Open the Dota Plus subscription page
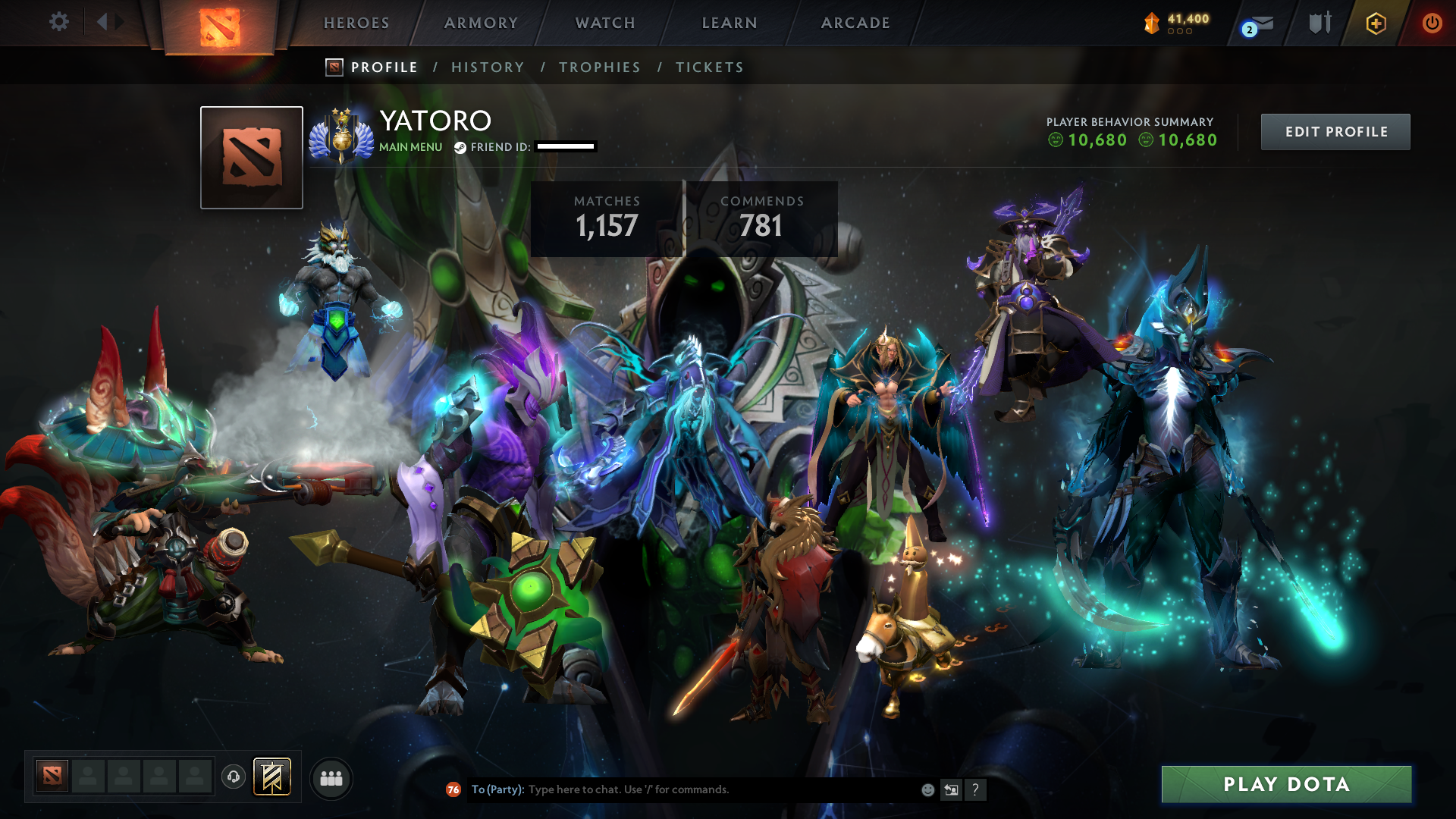1456x819 pixels. [x=1375, y=24]
